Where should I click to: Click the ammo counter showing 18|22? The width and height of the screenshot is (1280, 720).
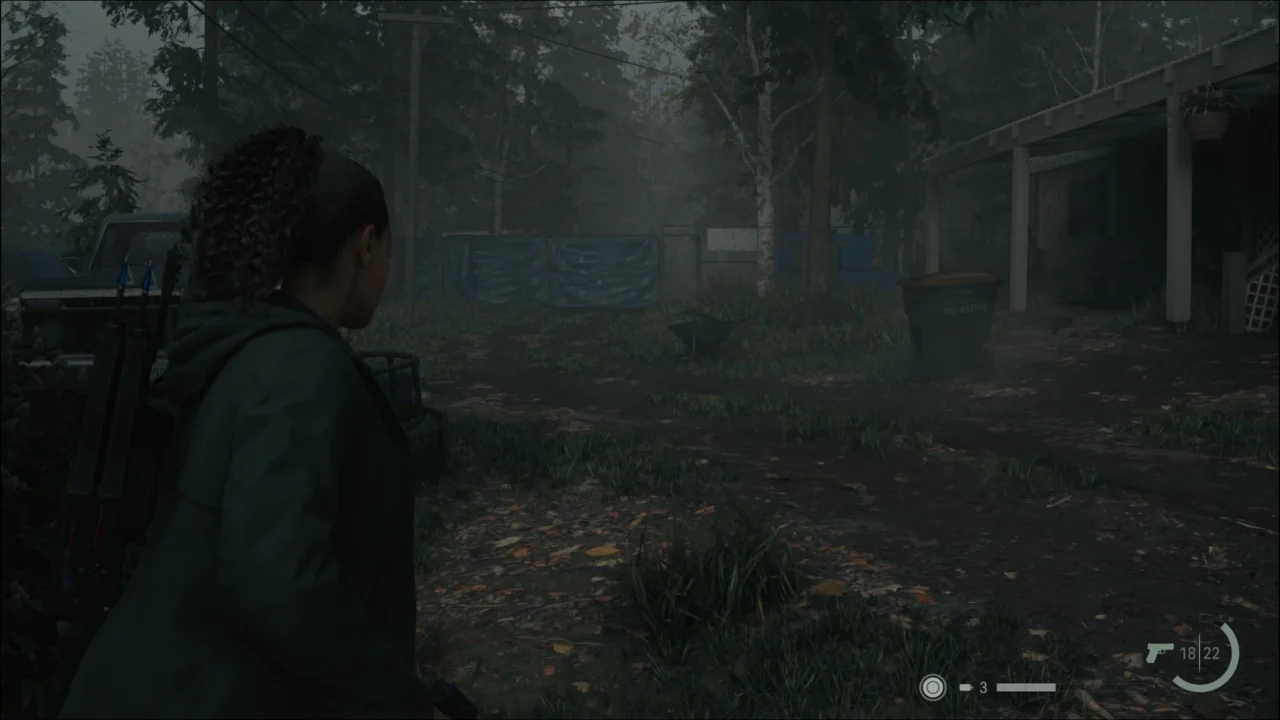point(1200,655)
